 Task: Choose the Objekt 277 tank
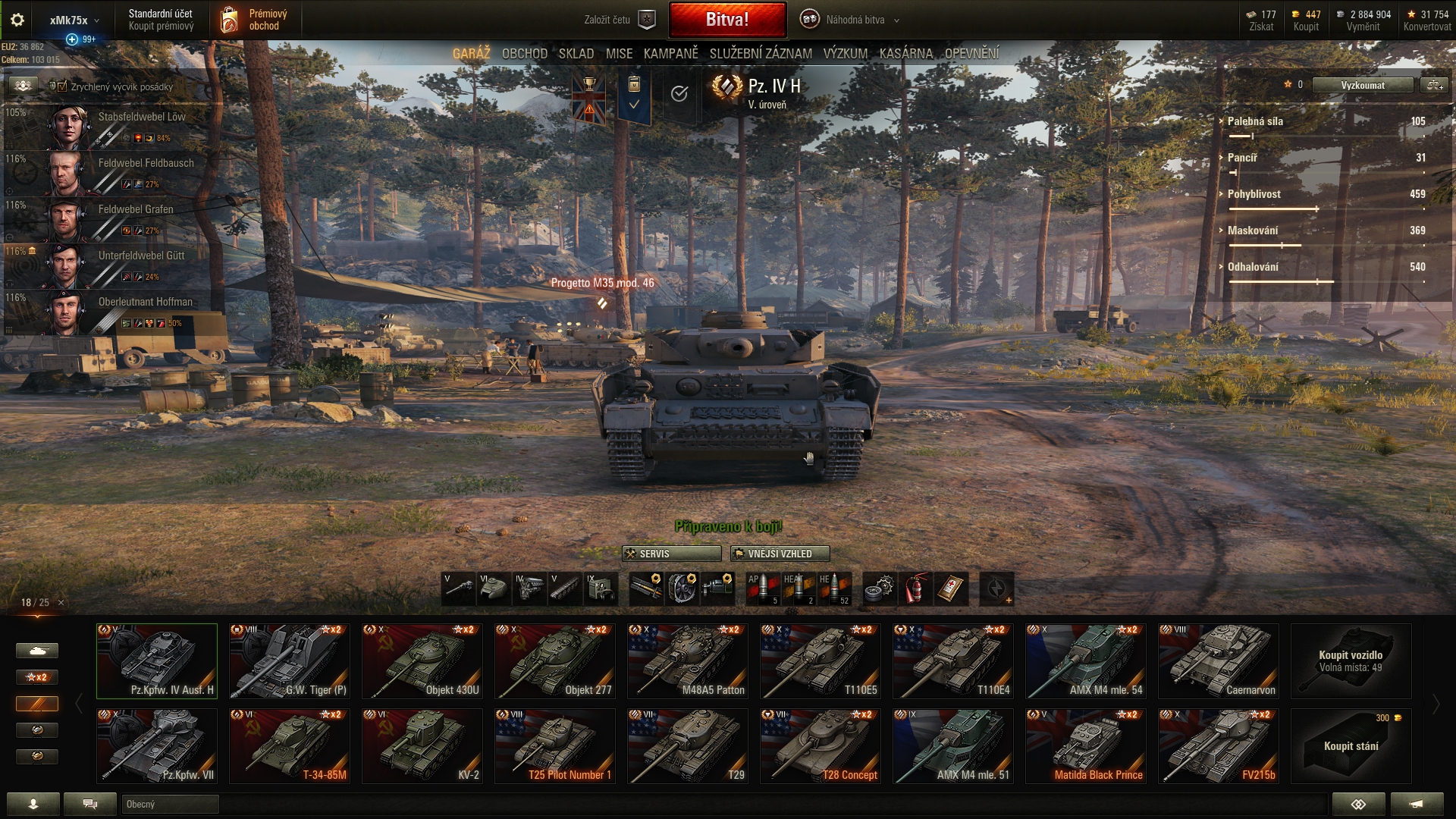coord(555,661)
